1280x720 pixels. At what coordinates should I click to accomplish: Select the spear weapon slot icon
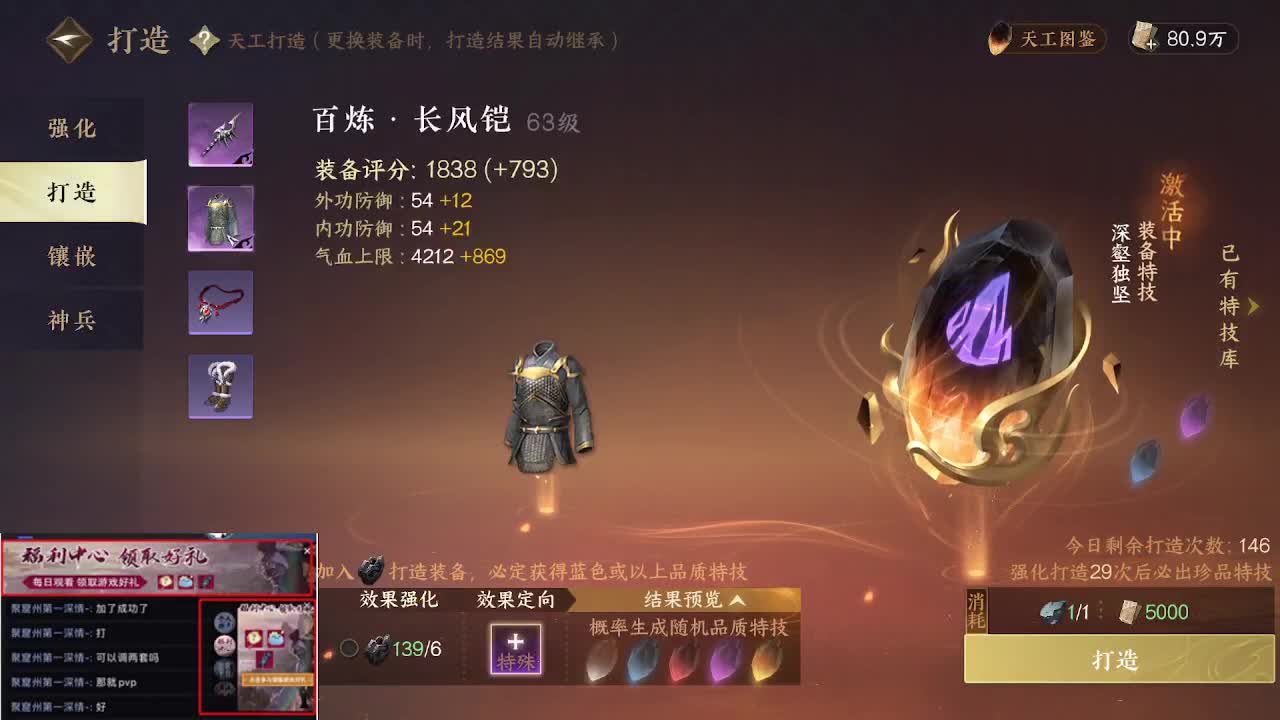click(220, 134)
